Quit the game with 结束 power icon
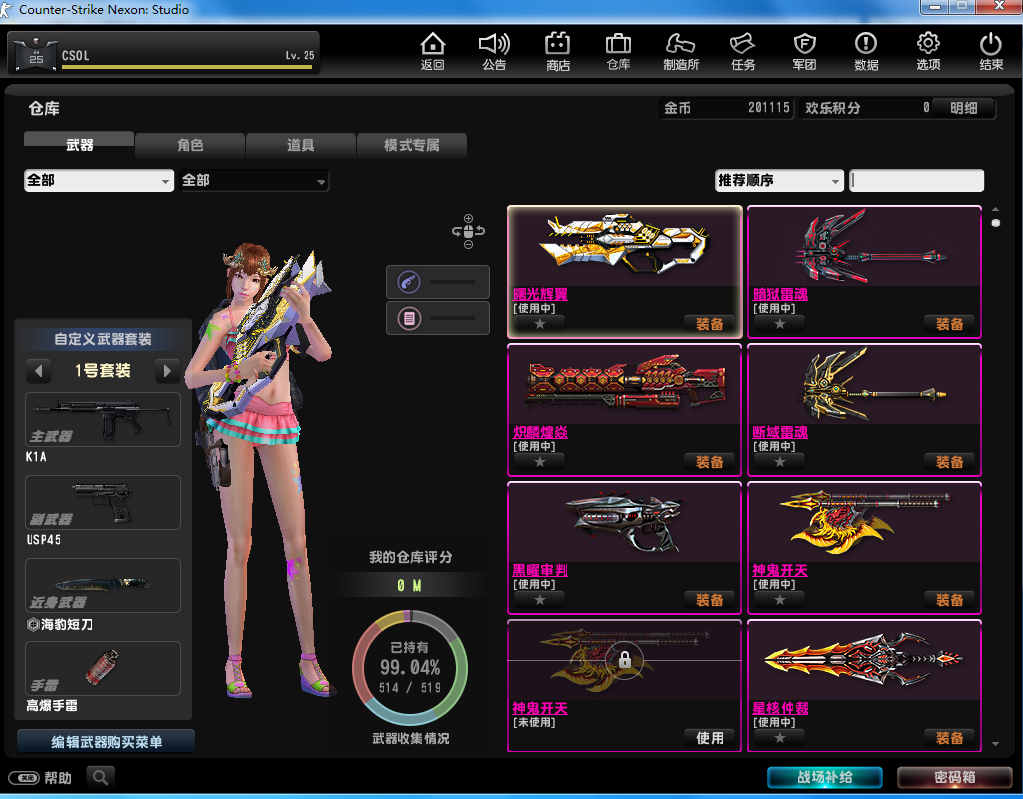Screen dimensions: 1023x799 pyautogui.click(x=990, y=51)
